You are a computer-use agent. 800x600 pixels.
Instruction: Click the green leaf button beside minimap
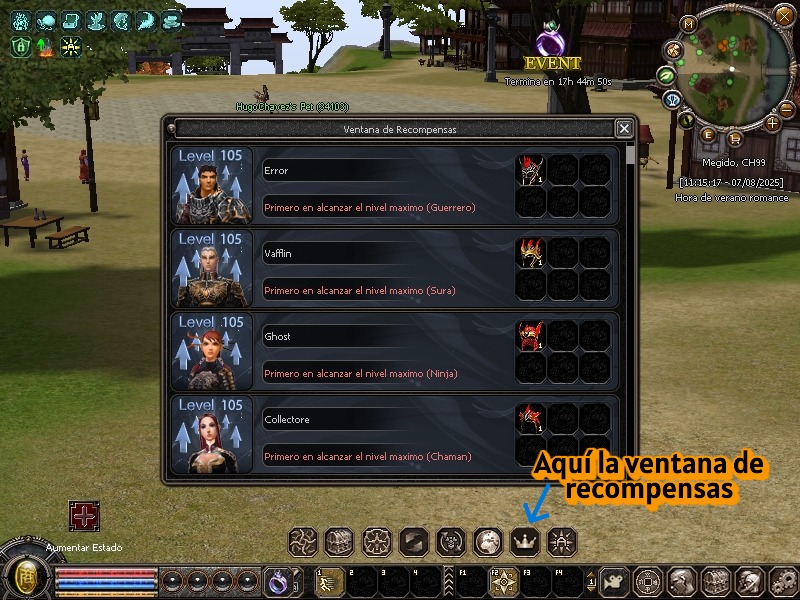[666, 75]
